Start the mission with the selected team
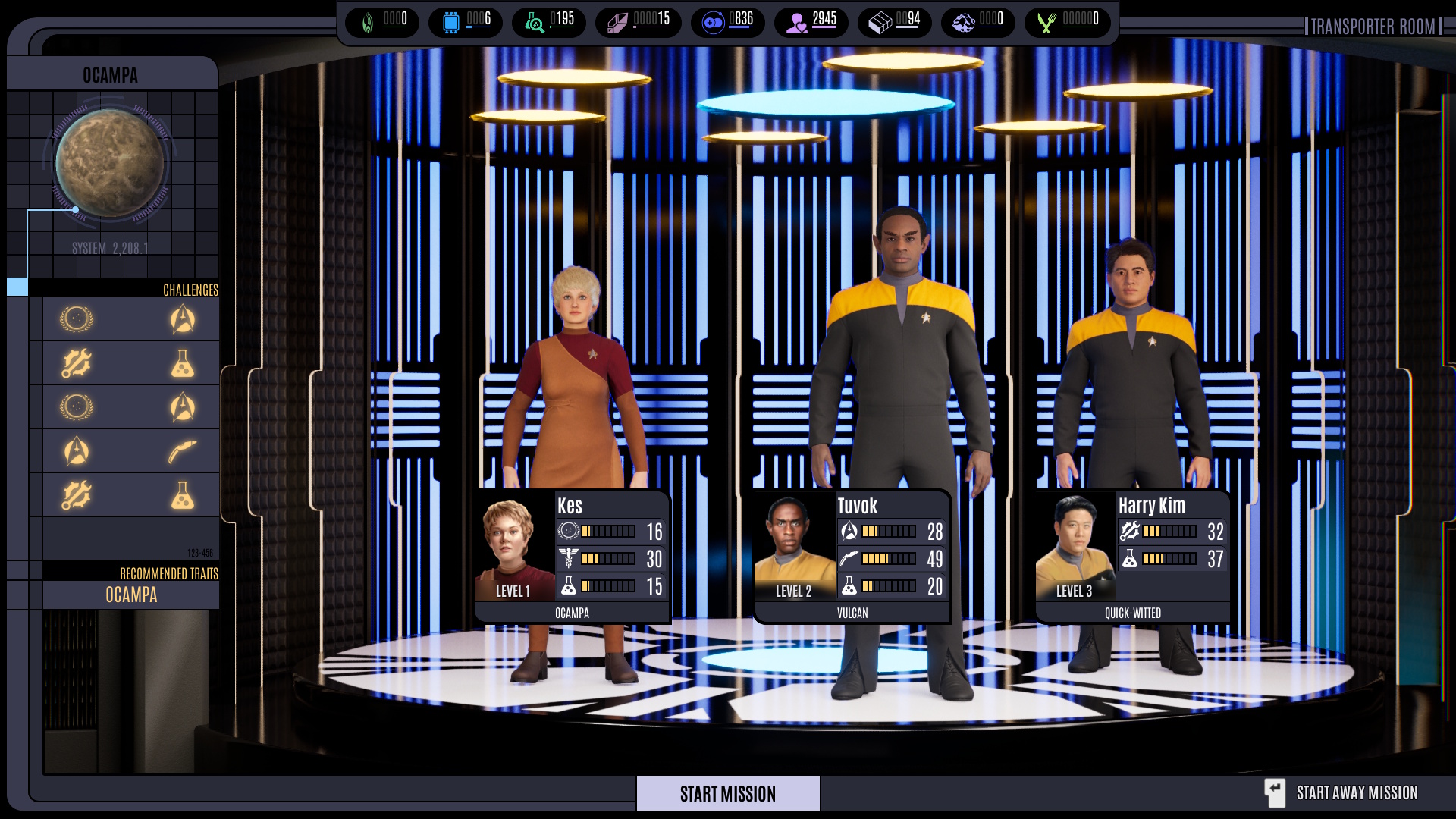 pyautogui.click(x=727, y=793)
